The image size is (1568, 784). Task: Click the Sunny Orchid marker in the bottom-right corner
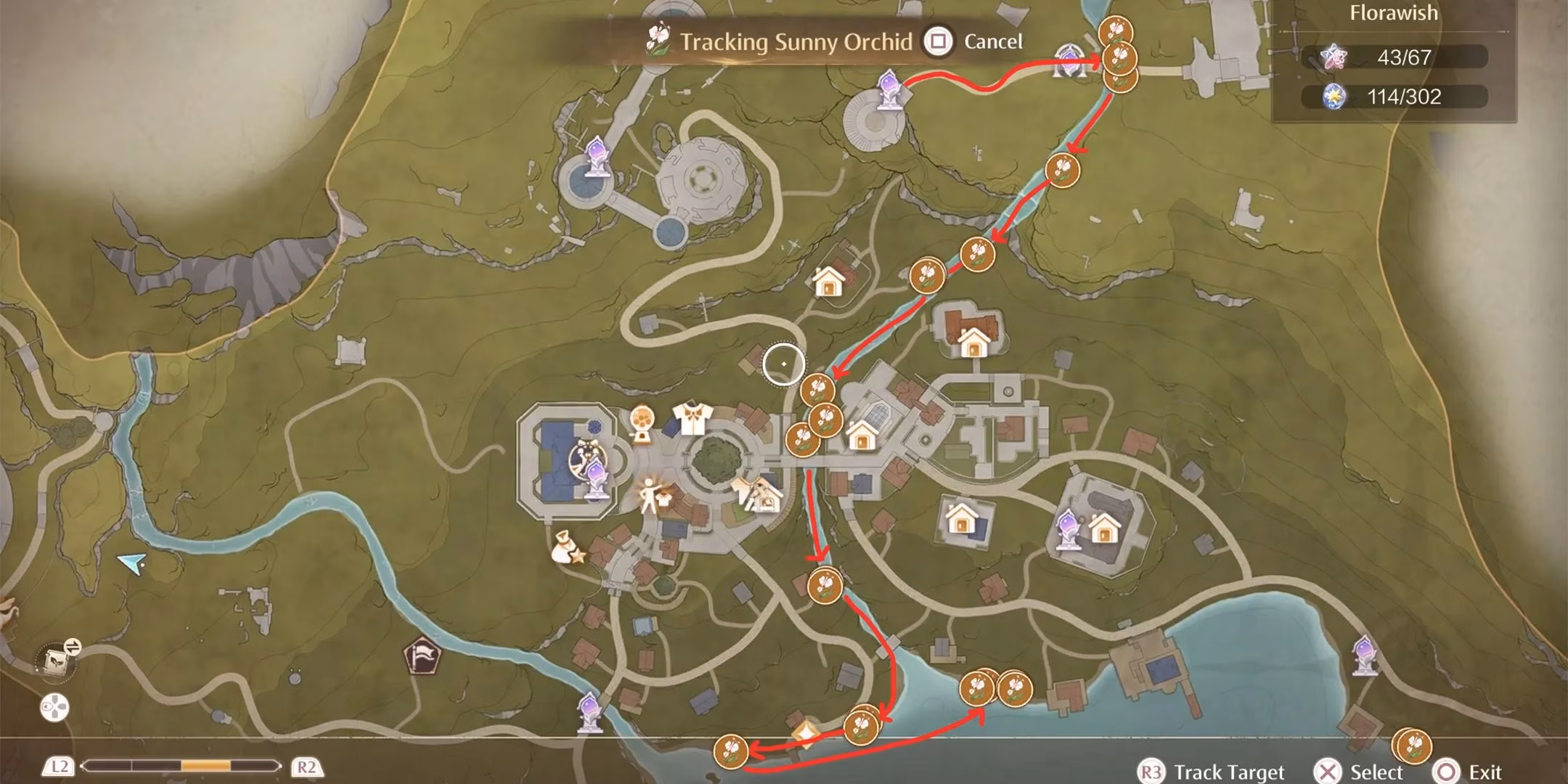pyautogui.click(x=1412, y=744)
